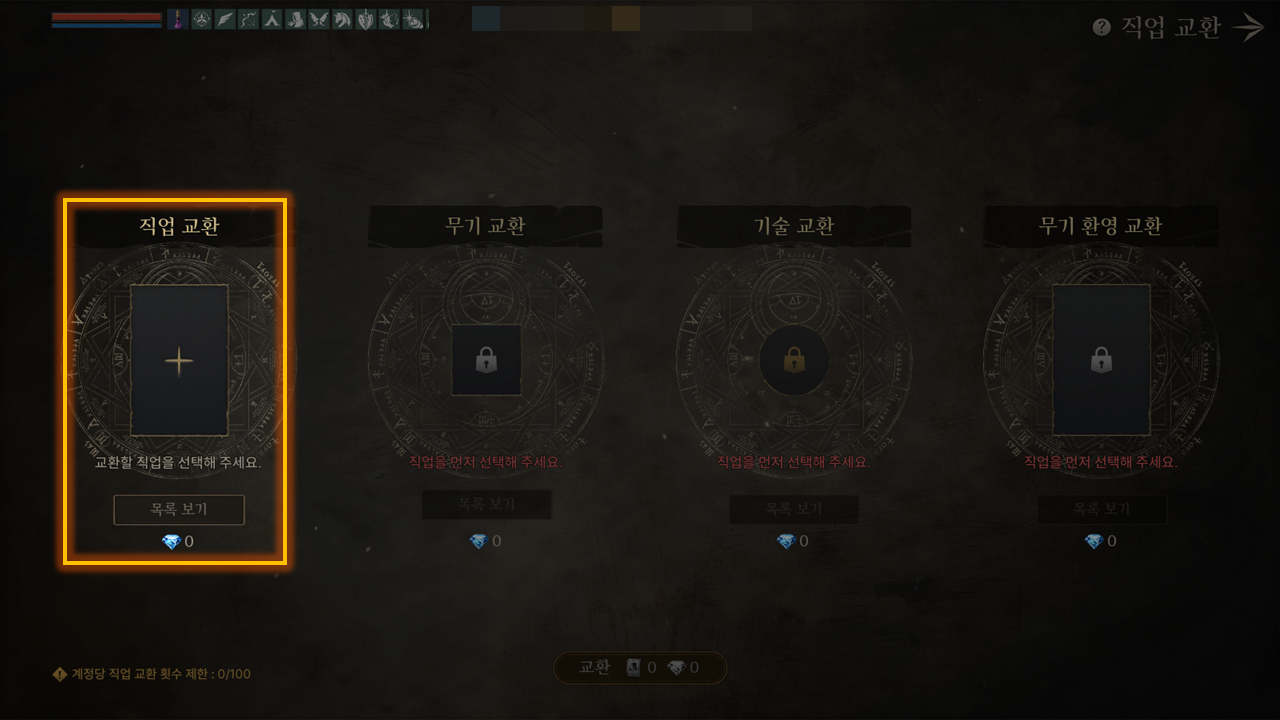Select the plus card slot for job exchange

179,360
